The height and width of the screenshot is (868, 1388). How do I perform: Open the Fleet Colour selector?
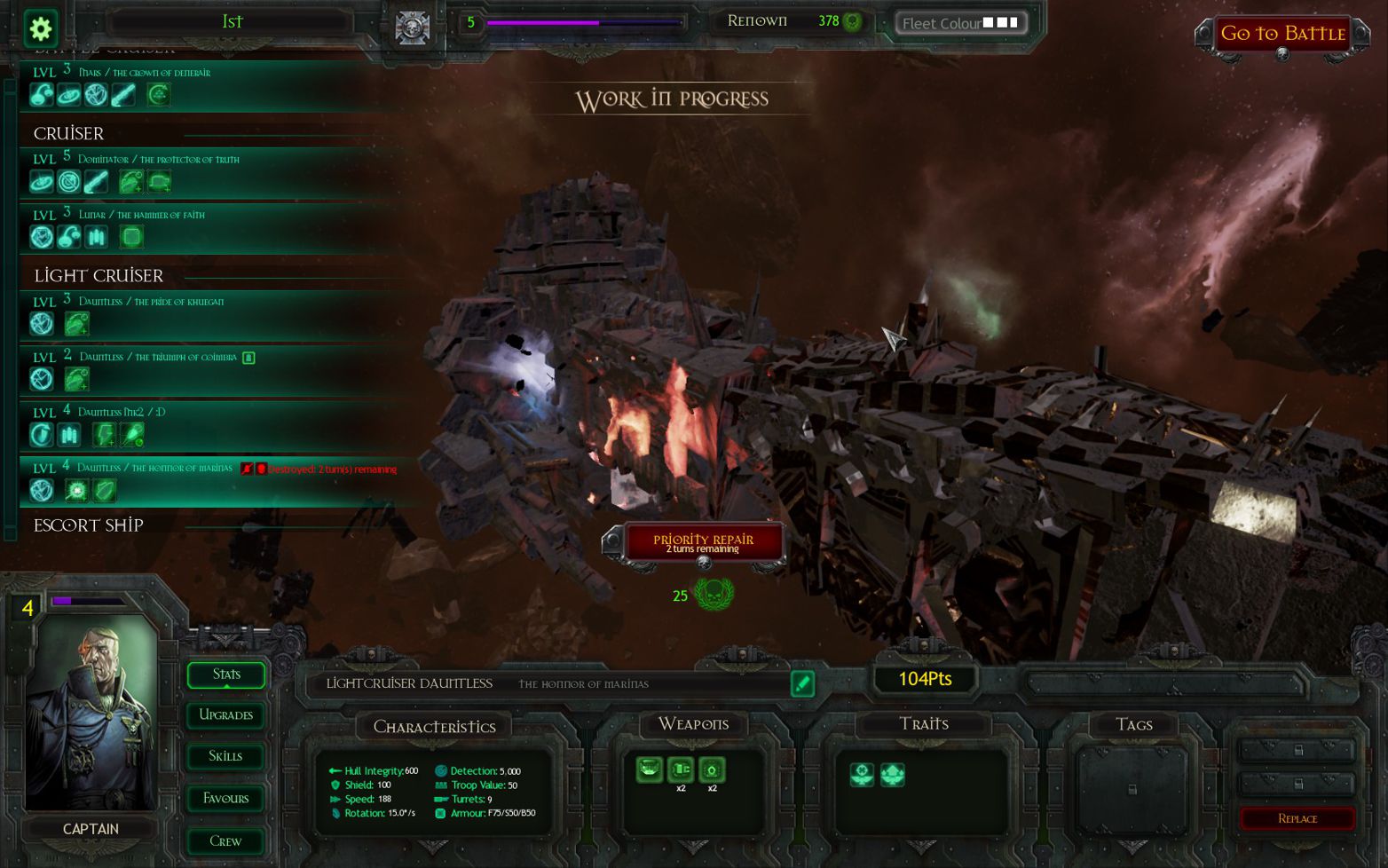(960, 23)
